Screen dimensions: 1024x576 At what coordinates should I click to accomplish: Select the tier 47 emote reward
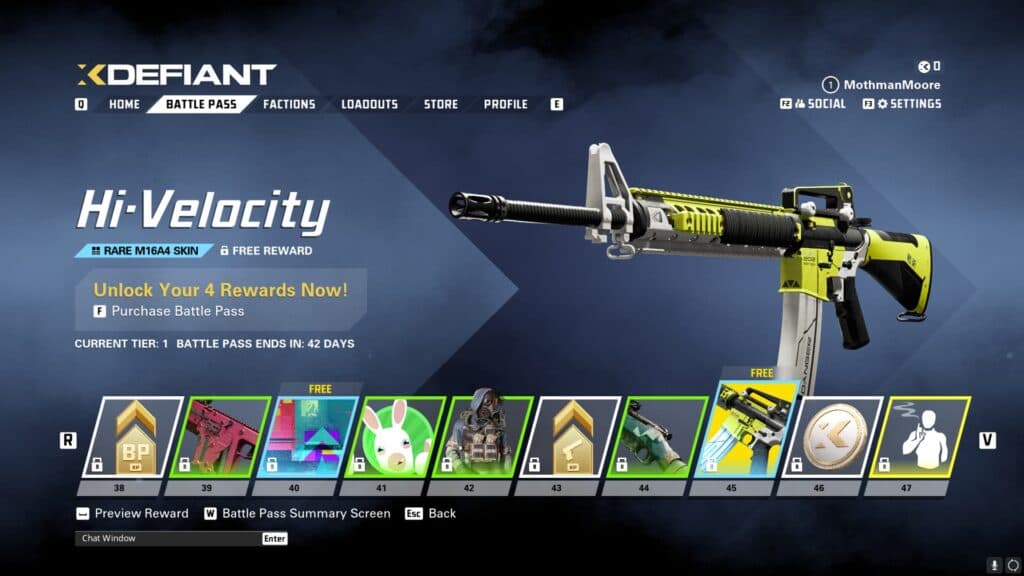(x=920, y=437)
